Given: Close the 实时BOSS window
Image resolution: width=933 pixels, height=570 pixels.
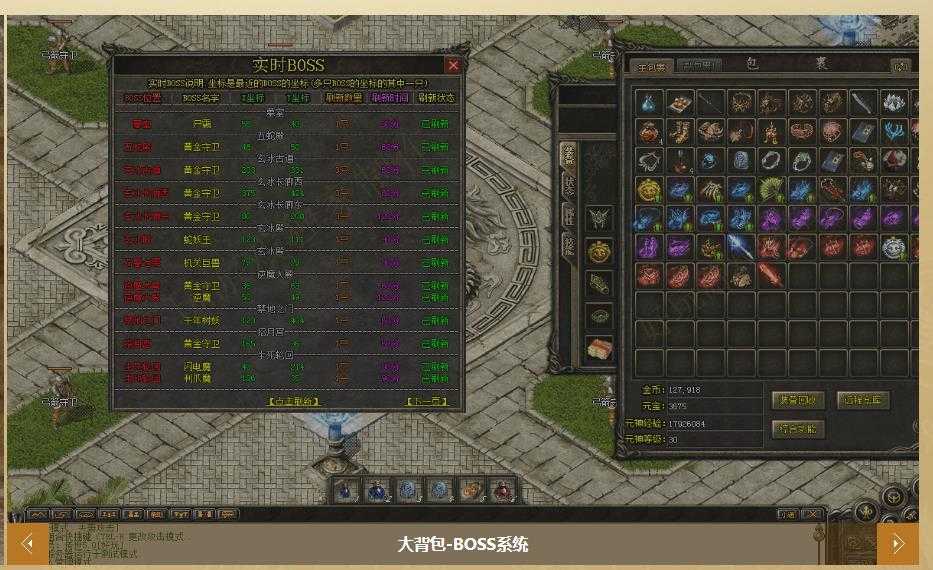Looking at the screenshot, I should coord(453,66).
